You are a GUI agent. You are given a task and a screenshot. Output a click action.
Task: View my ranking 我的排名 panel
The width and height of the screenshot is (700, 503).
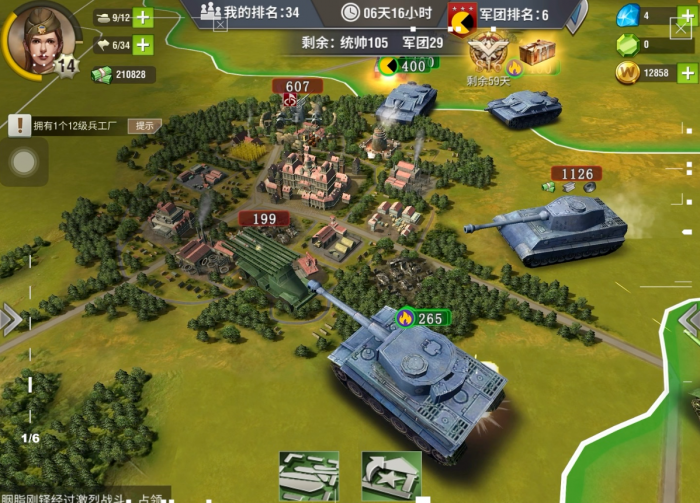pos(250,13)
